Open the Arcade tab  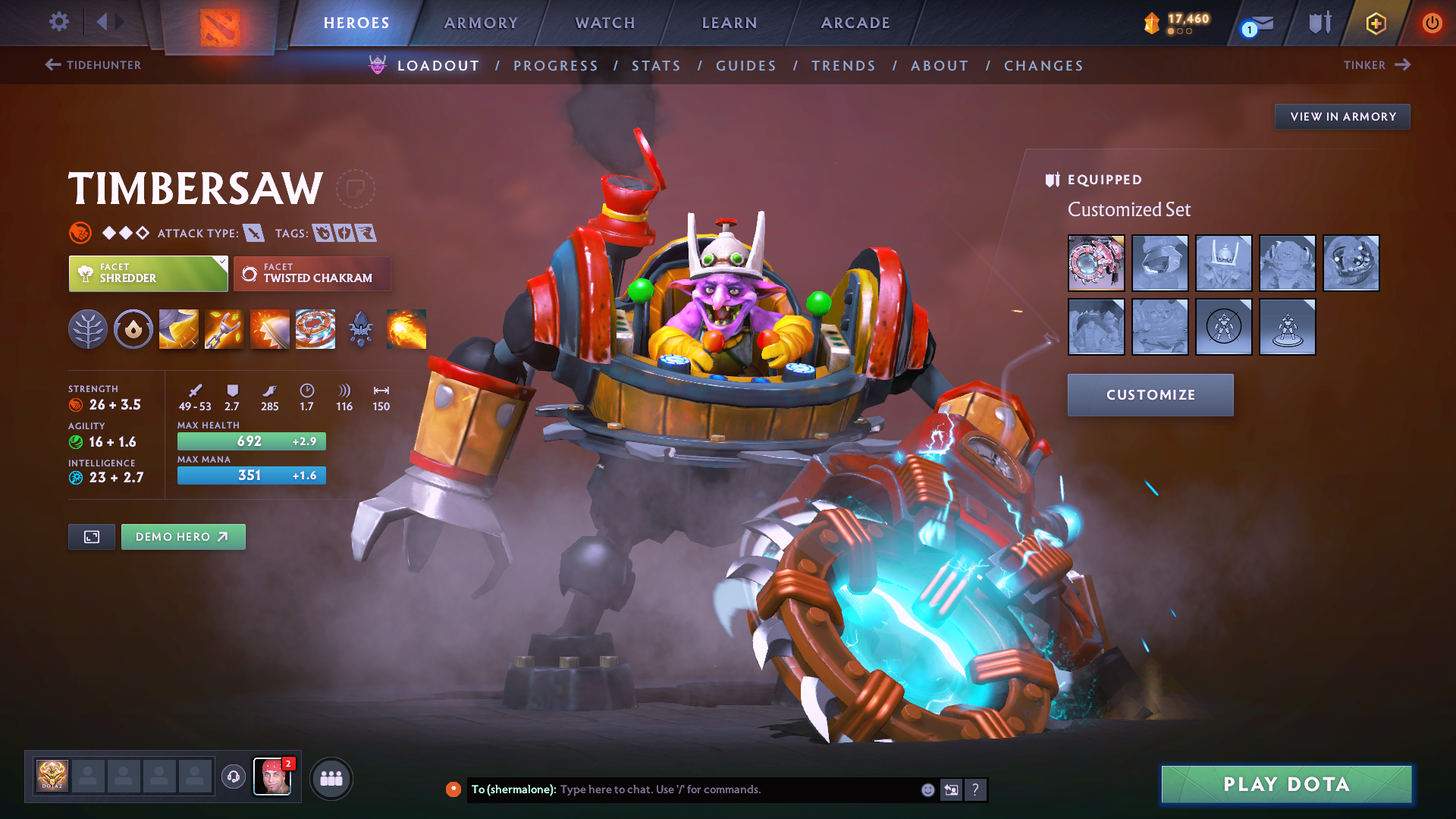click(x=855, y=23)
